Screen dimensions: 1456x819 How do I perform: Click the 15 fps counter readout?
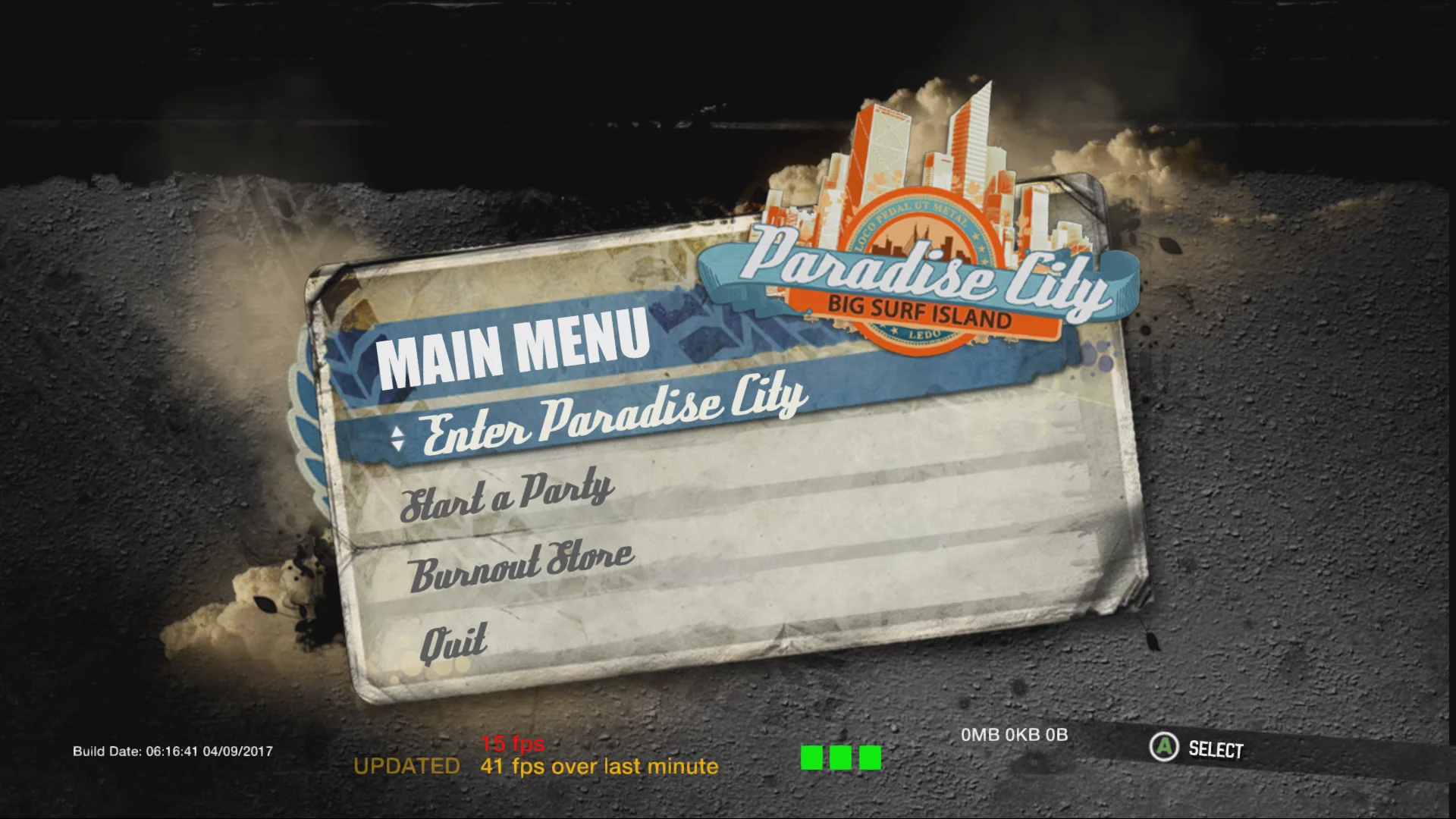pos(512,745)
